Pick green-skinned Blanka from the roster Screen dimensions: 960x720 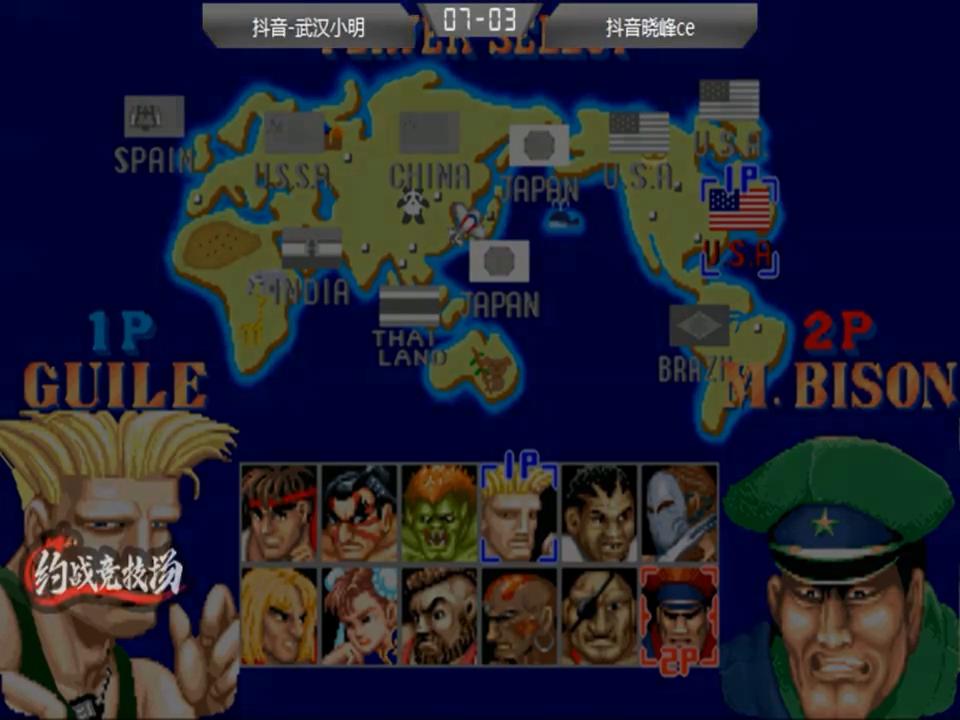(439, 513)
